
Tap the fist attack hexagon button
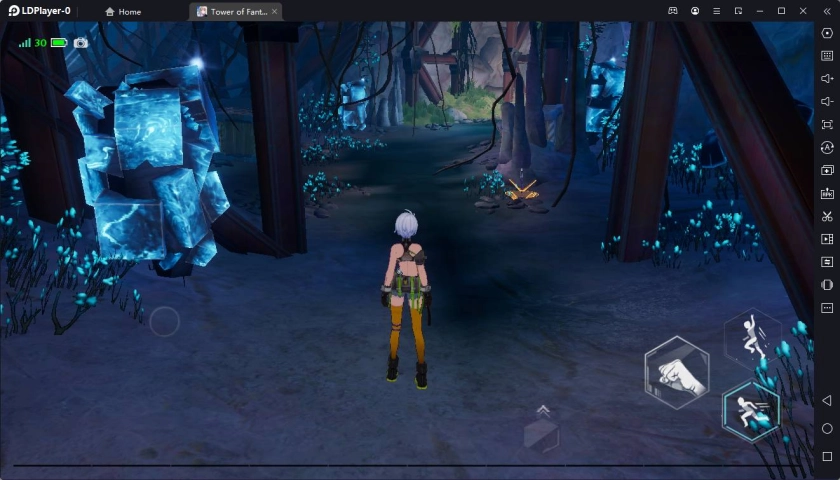(x=677, y=372)
